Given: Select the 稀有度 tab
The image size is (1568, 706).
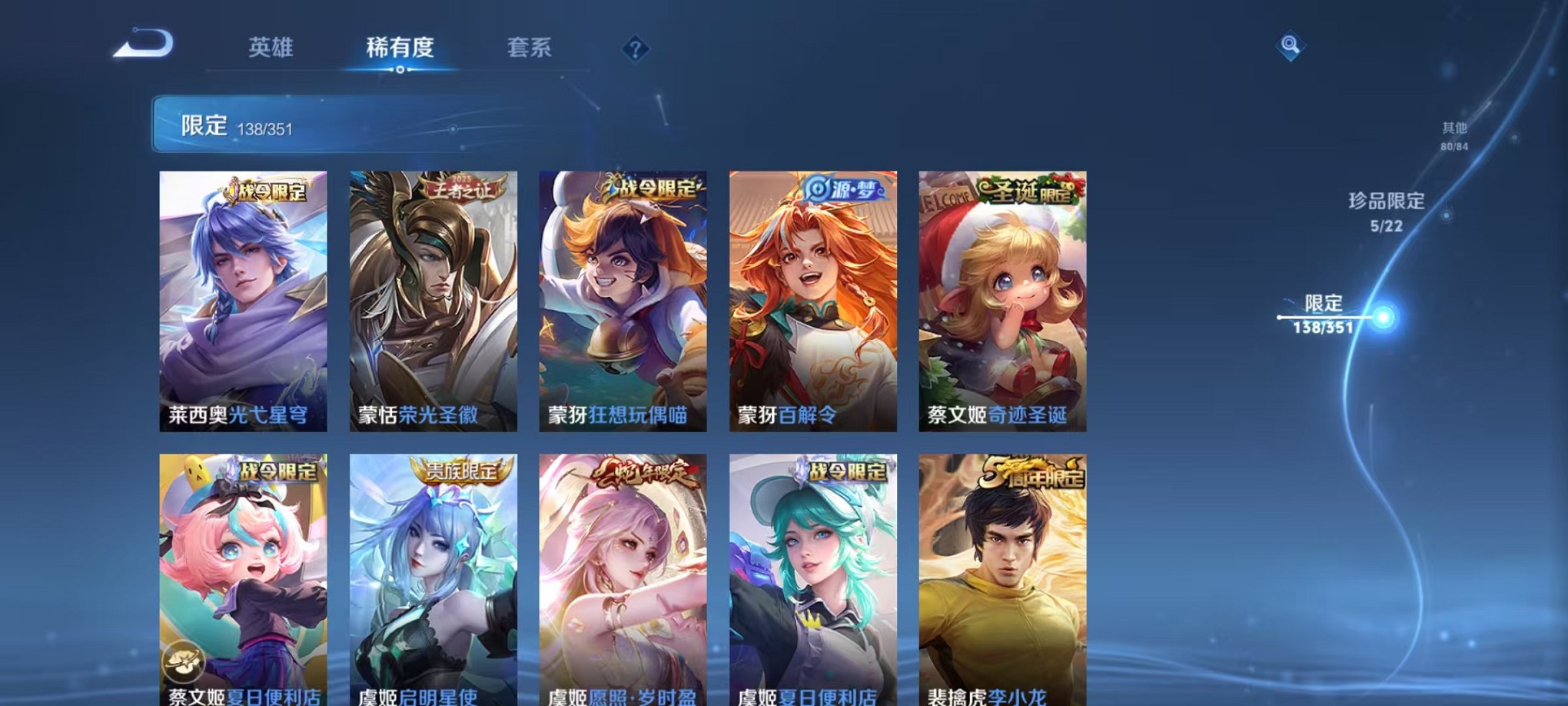Looking at the screenshot, I should pos(400,48).
